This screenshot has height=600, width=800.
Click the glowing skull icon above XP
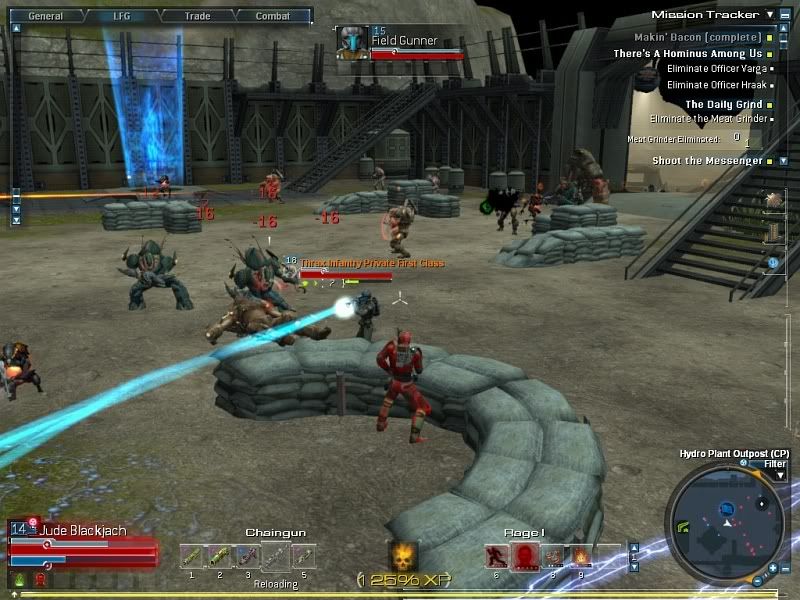coord(403,557)
